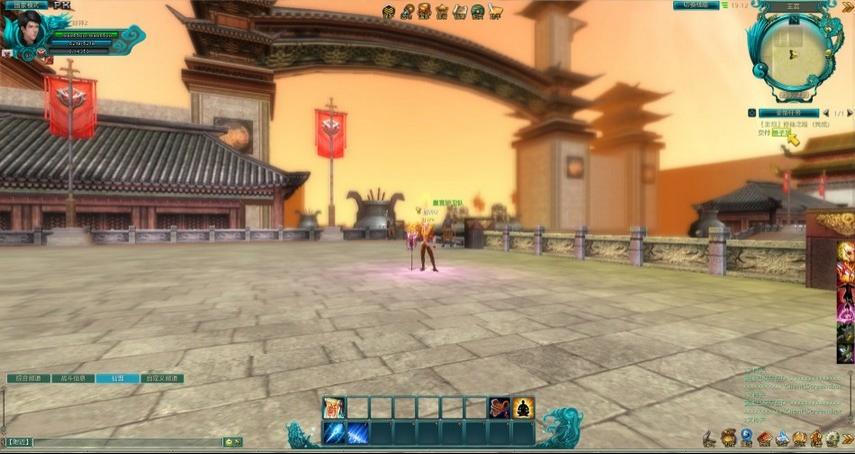Open the 综合频道 chat channel tab
This screenshot has height=454, width=855.
pos(27,379)
